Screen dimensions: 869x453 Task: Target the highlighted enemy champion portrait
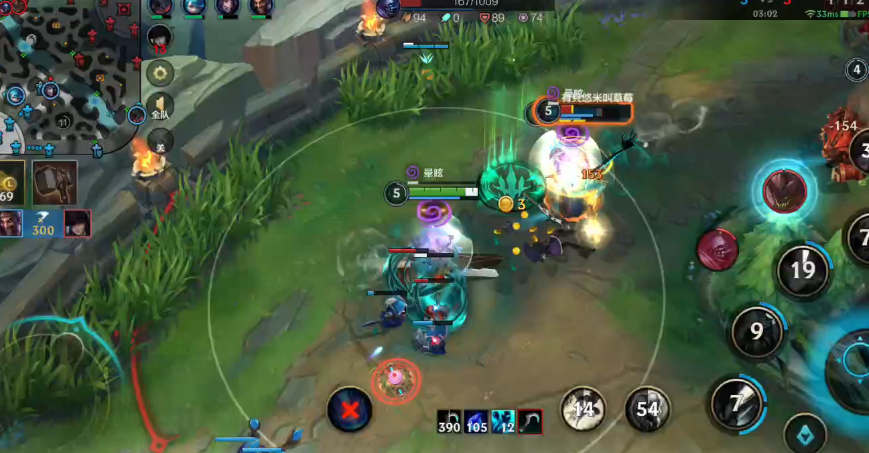coord(785,190)
